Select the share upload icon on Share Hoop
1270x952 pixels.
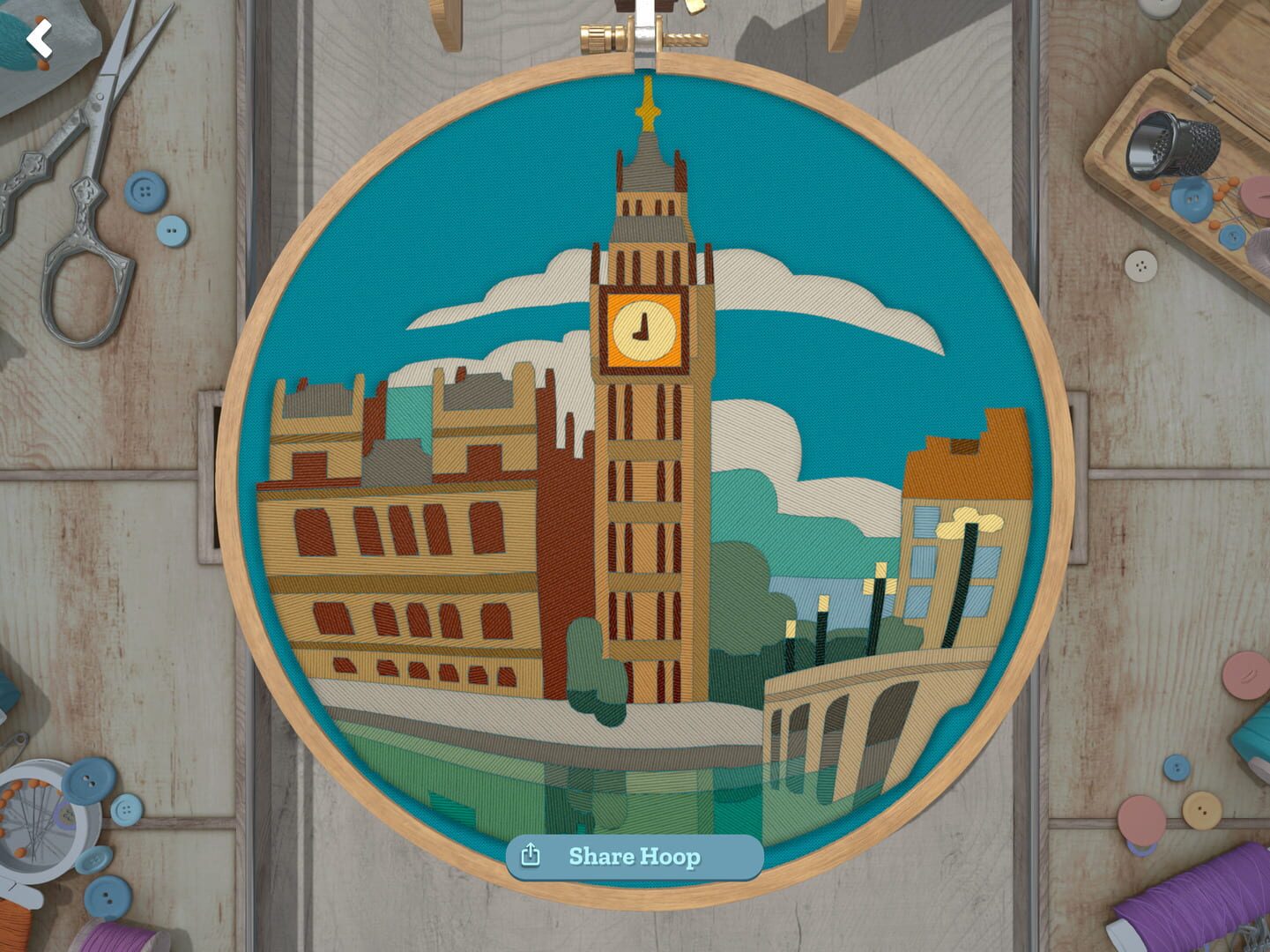pyautogui.click(x=532, y=854)
